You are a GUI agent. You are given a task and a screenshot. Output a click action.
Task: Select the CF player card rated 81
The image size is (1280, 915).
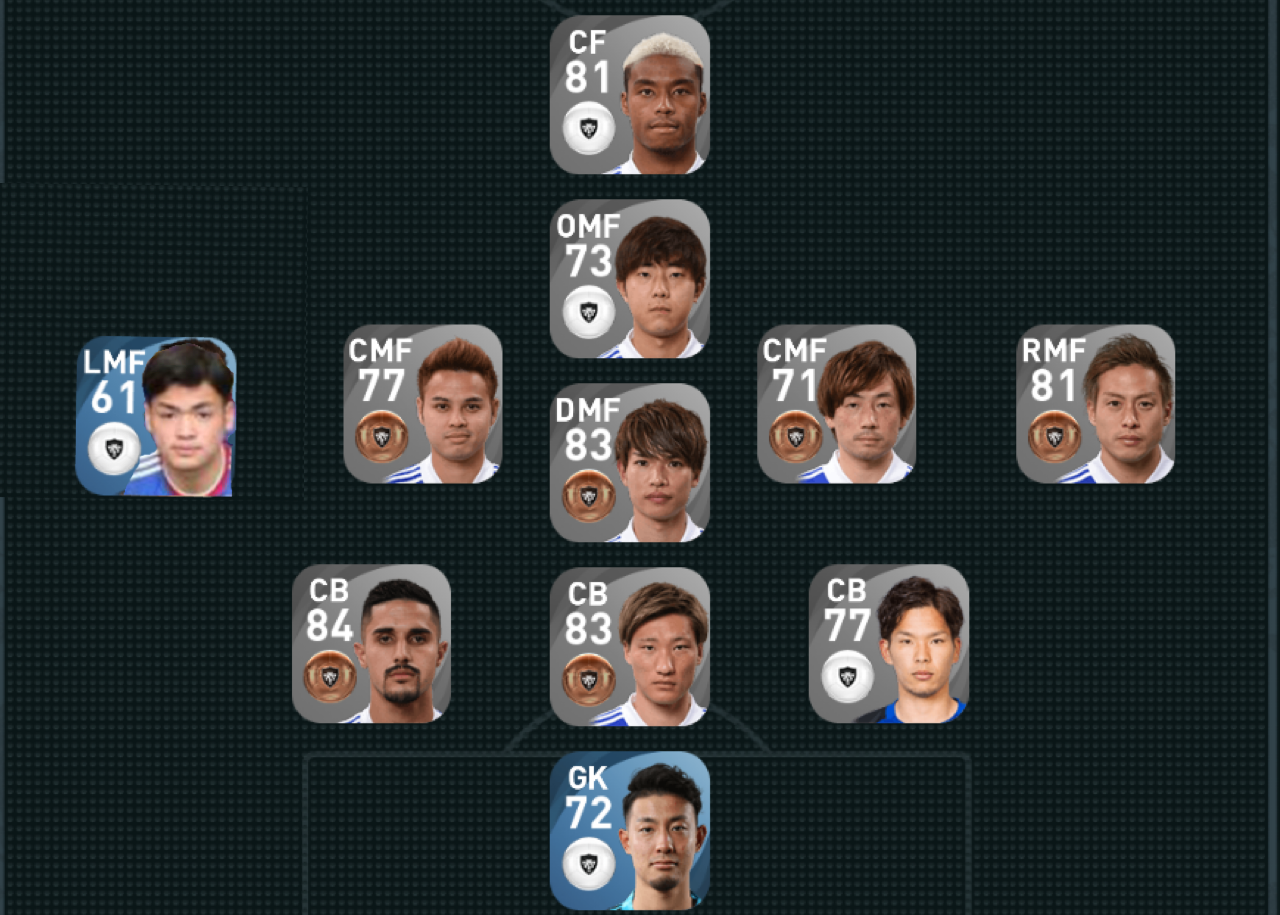(630, 95)
